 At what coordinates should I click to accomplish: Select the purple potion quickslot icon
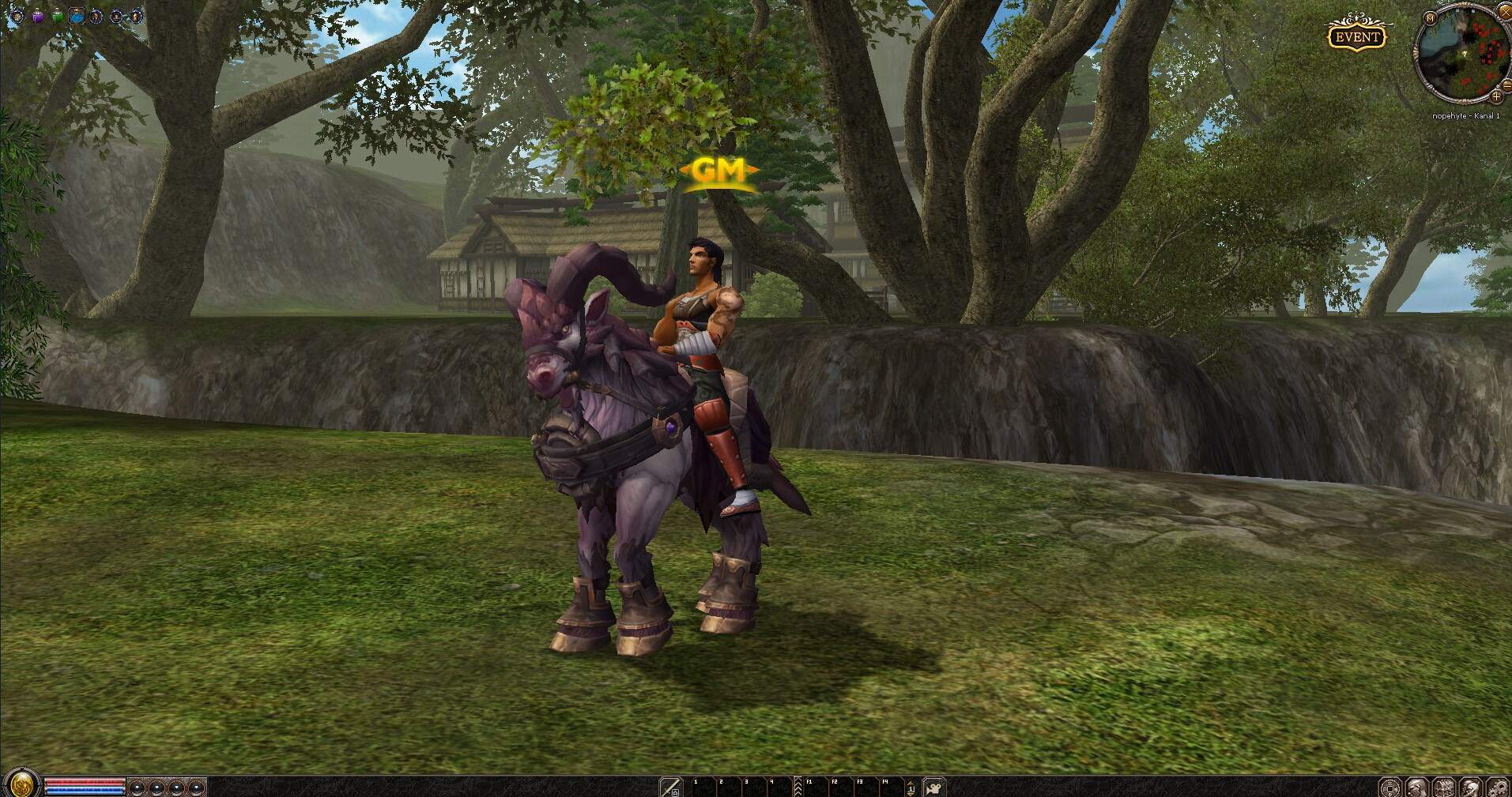(36, 16)
